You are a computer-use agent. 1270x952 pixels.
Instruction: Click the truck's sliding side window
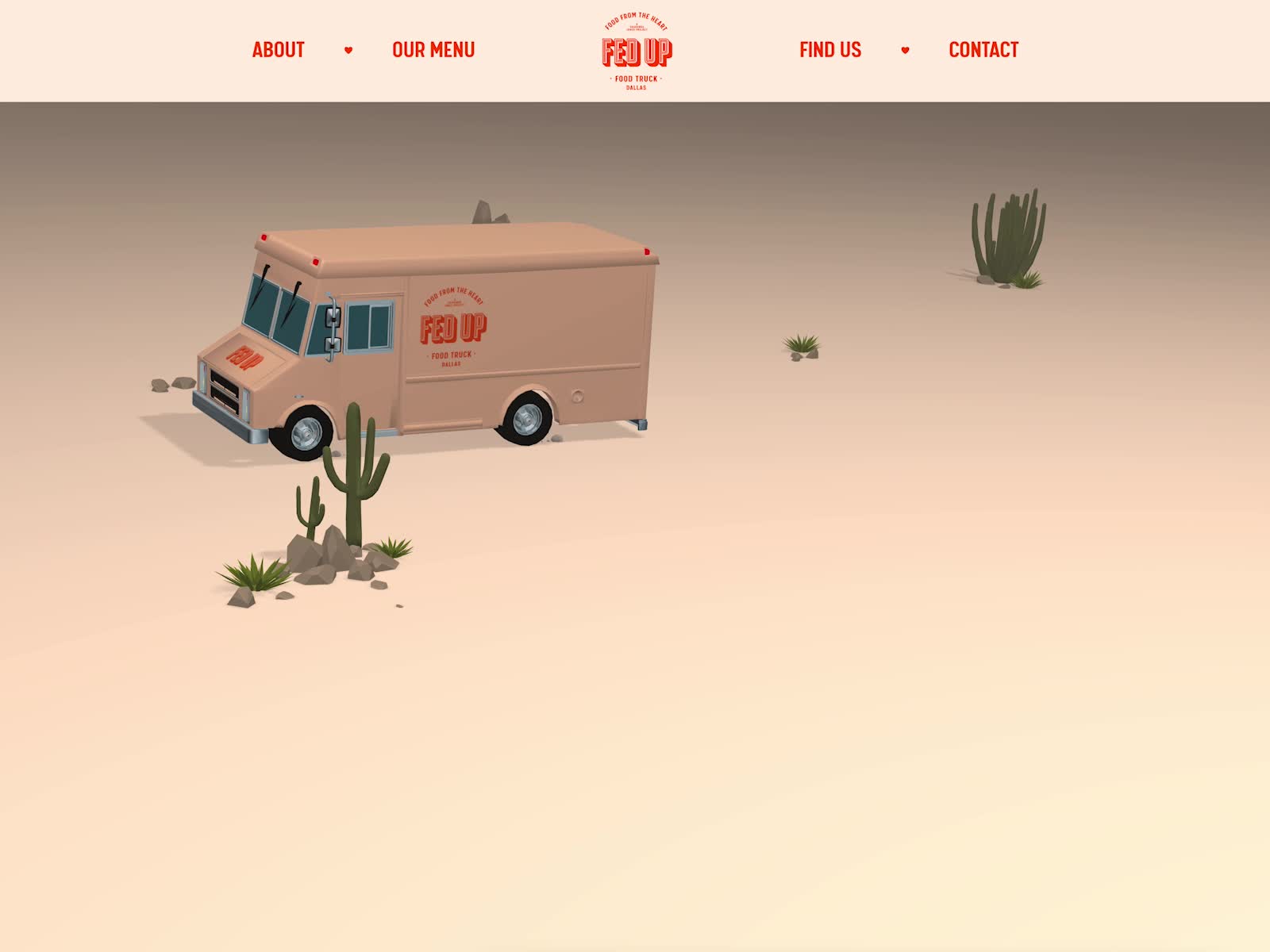pyautogui.click(x=368, y=328)
